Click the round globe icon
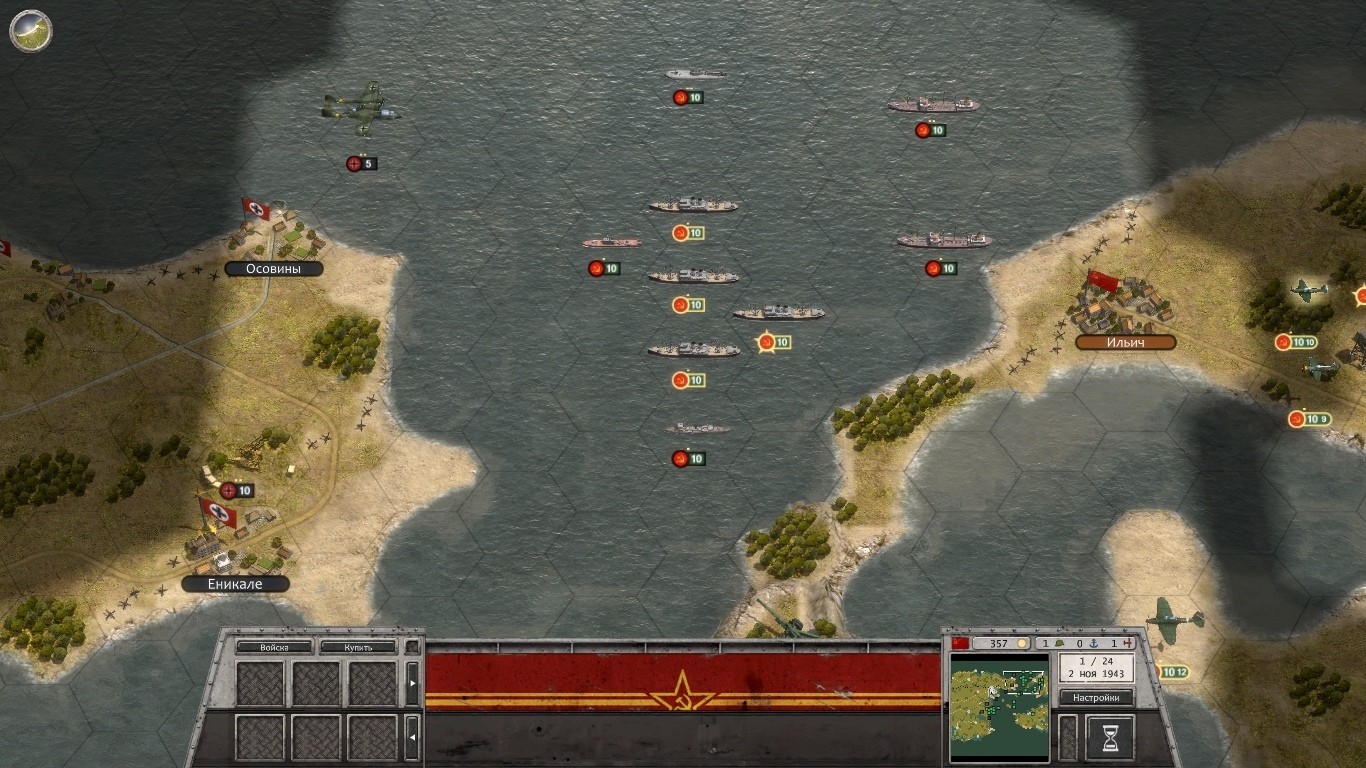The width and height of the screenshot is (1366, 768). pyautogui.click(x=31, y=30)
